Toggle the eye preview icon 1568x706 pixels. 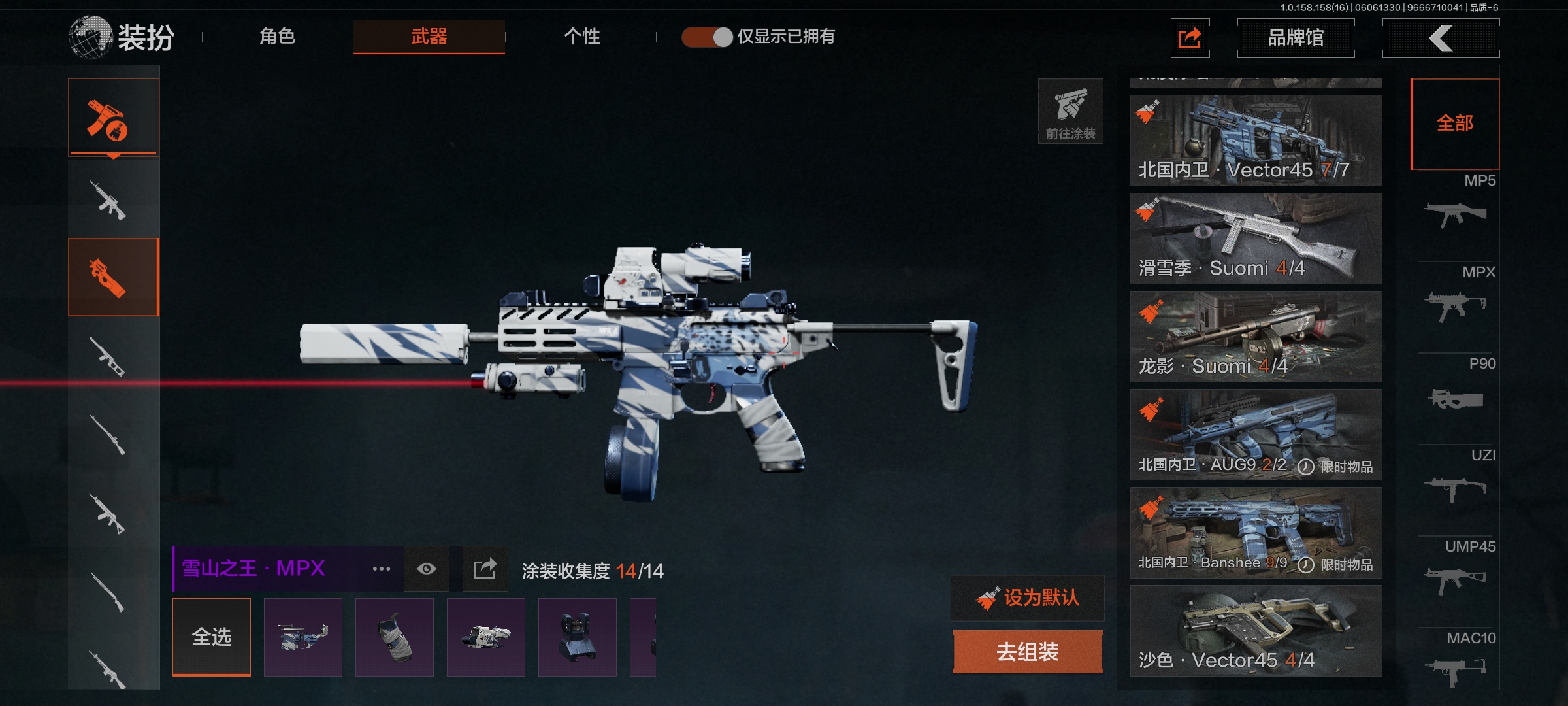427,569
